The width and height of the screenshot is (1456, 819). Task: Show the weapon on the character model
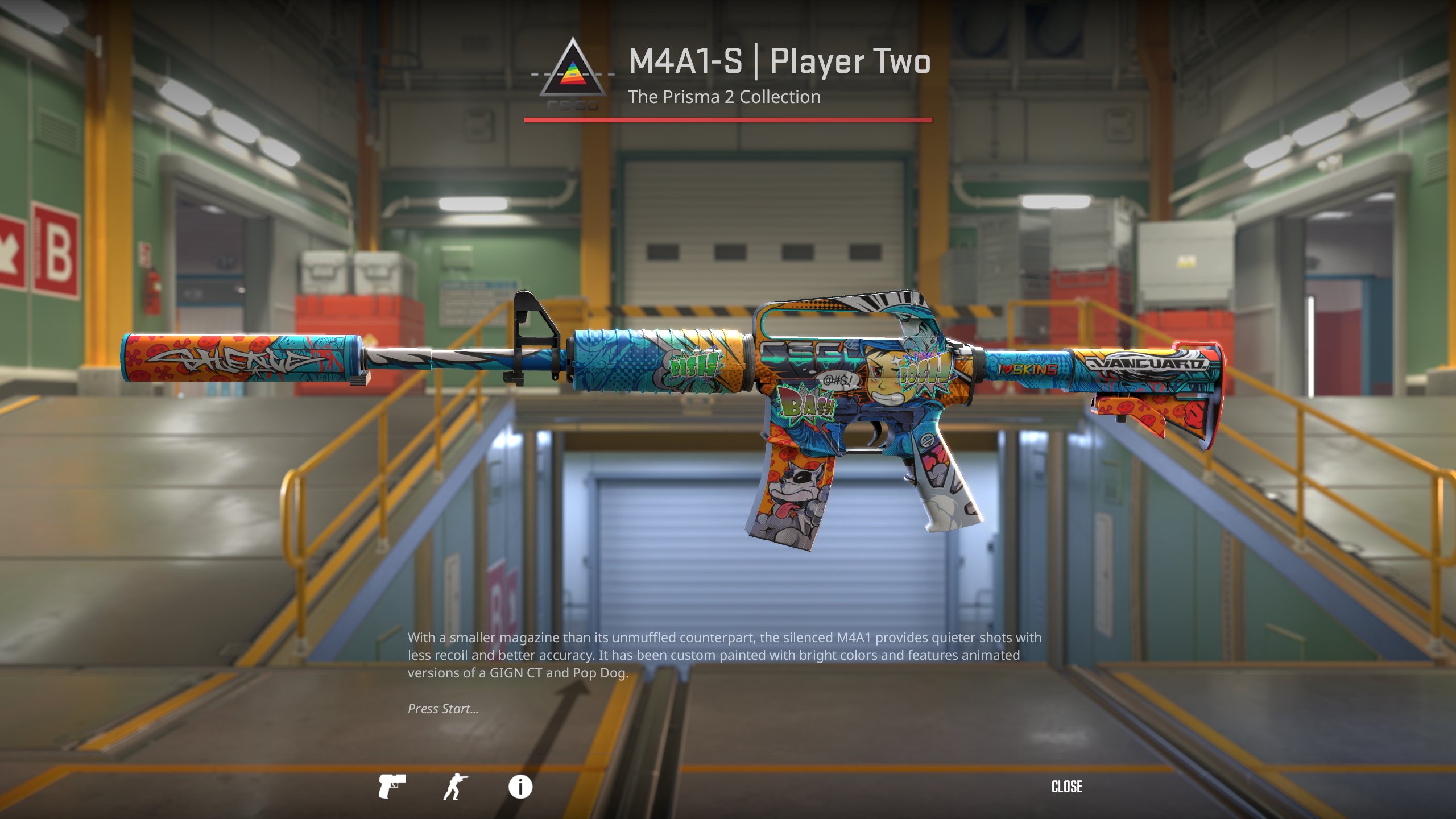click(456, 787)
